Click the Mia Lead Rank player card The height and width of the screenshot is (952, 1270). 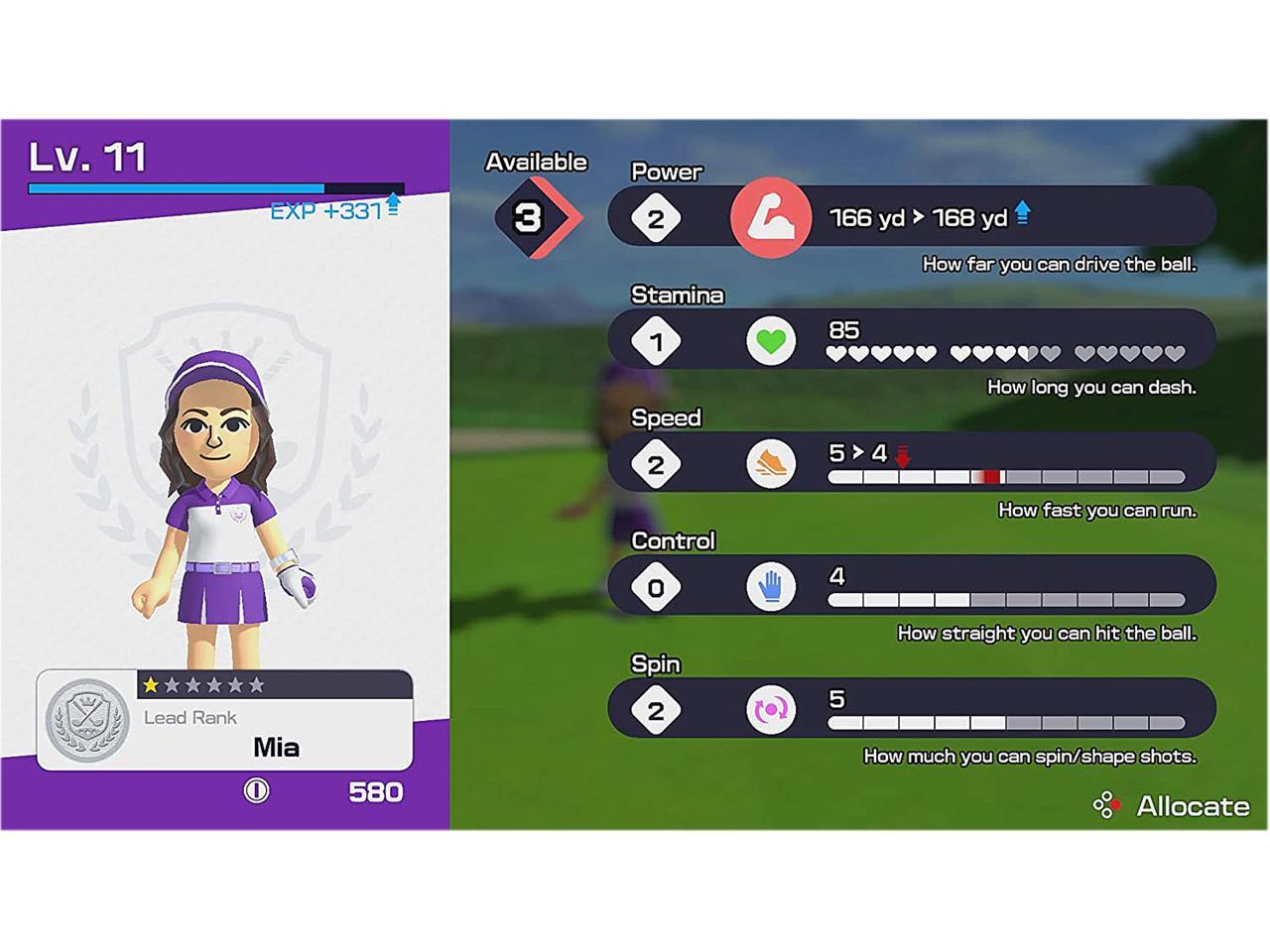coord(225,720)
